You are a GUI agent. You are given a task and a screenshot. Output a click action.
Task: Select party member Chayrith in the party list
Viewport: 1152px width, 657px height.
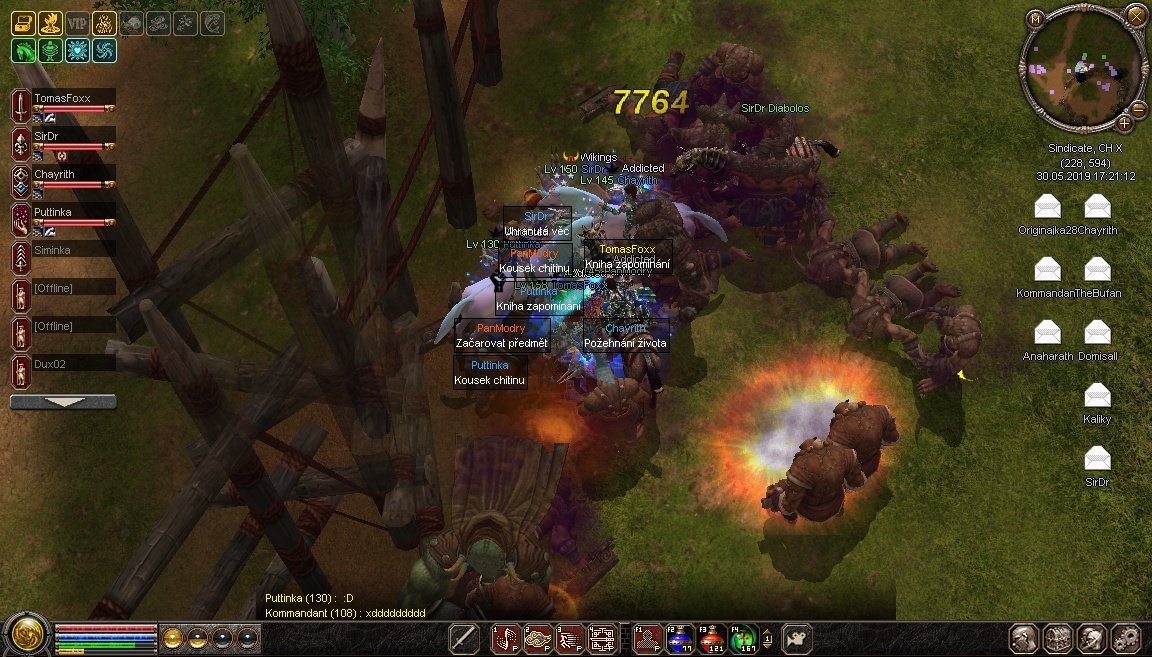coord(54,174)
